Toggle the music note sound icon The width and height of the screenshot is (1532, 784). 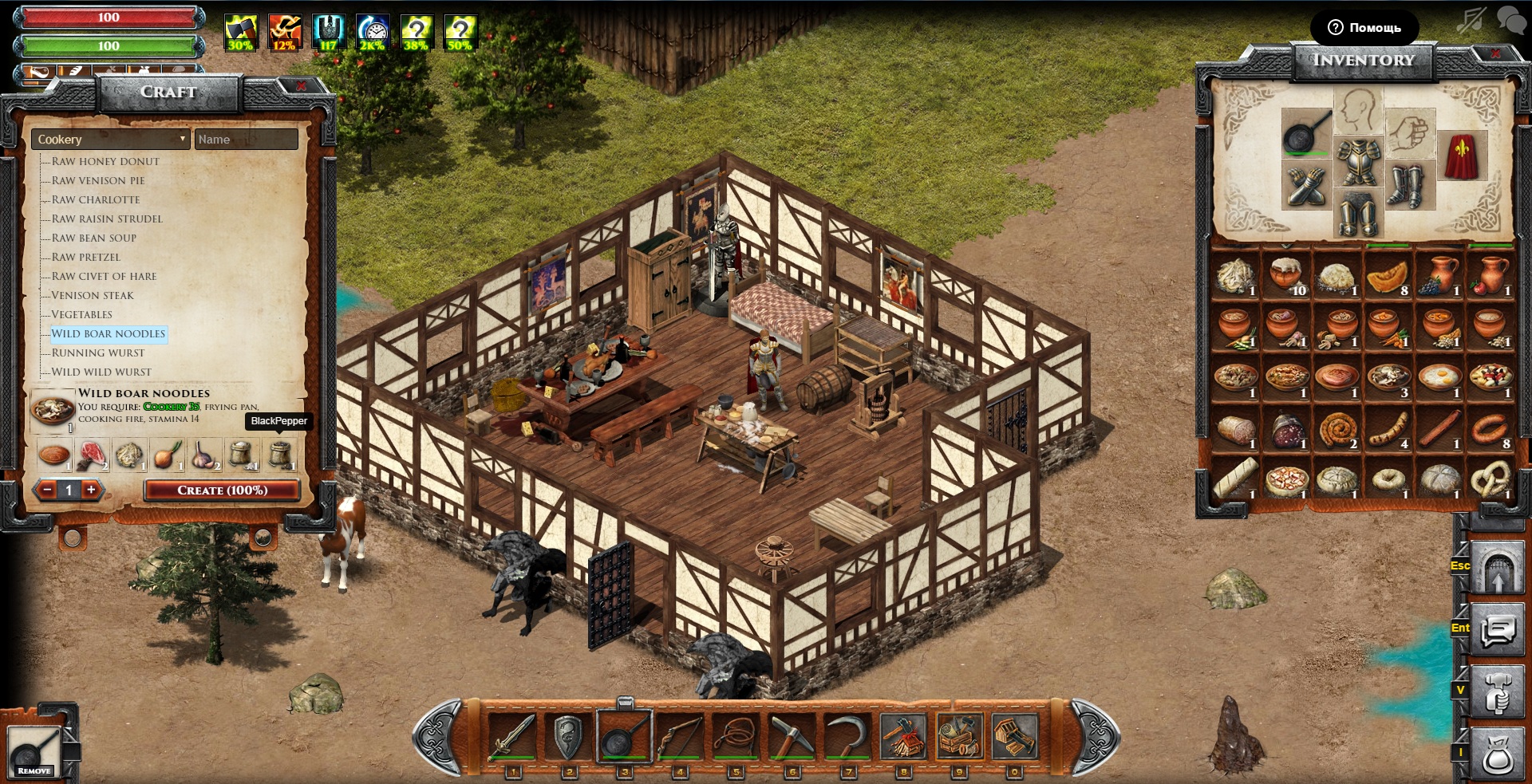pyautogui.click(x=1471, y=20)
